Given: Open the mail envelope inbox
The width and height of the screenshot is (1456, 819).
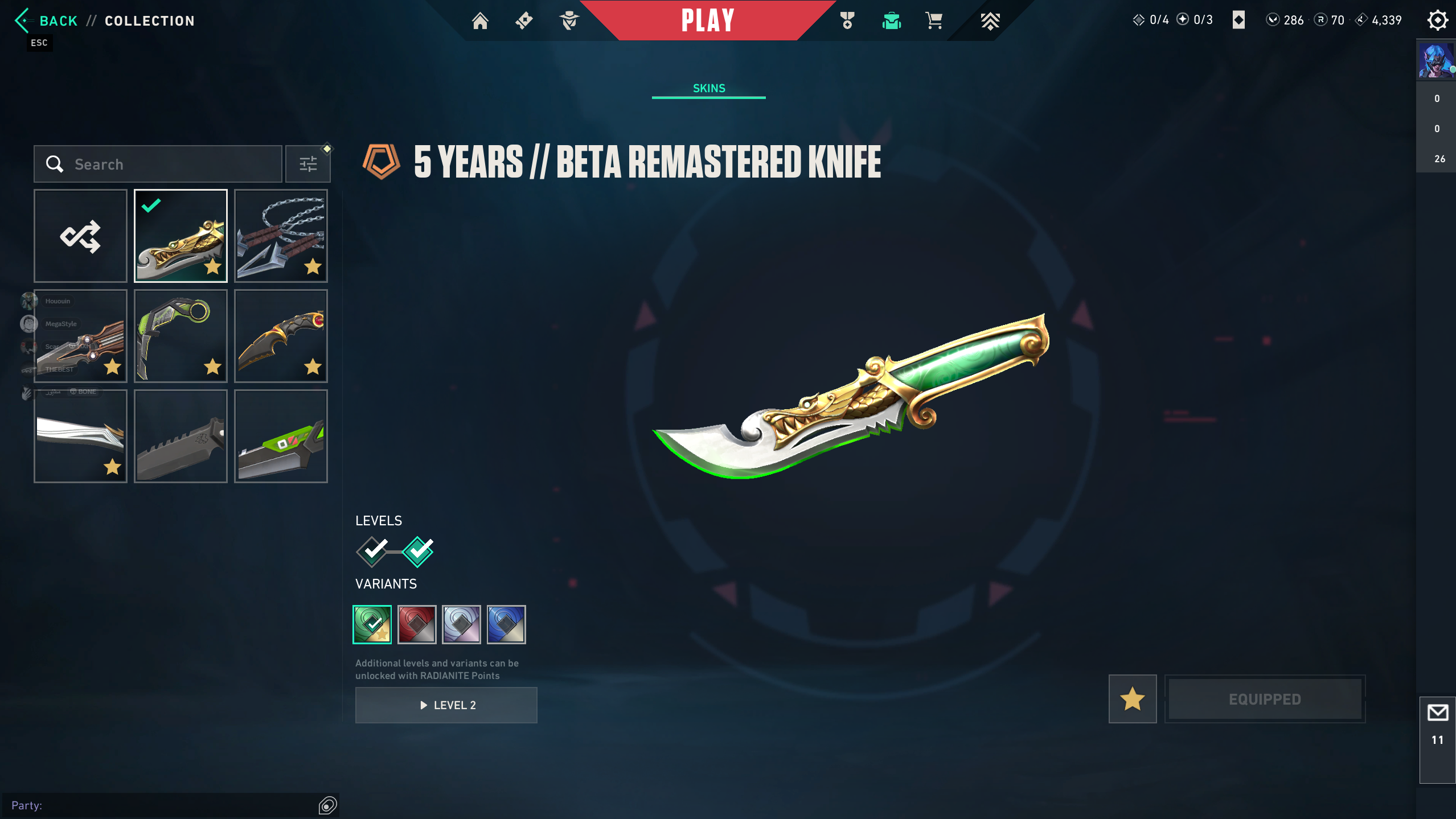Looking at the screenshot, I should [x=1438, y=713].
